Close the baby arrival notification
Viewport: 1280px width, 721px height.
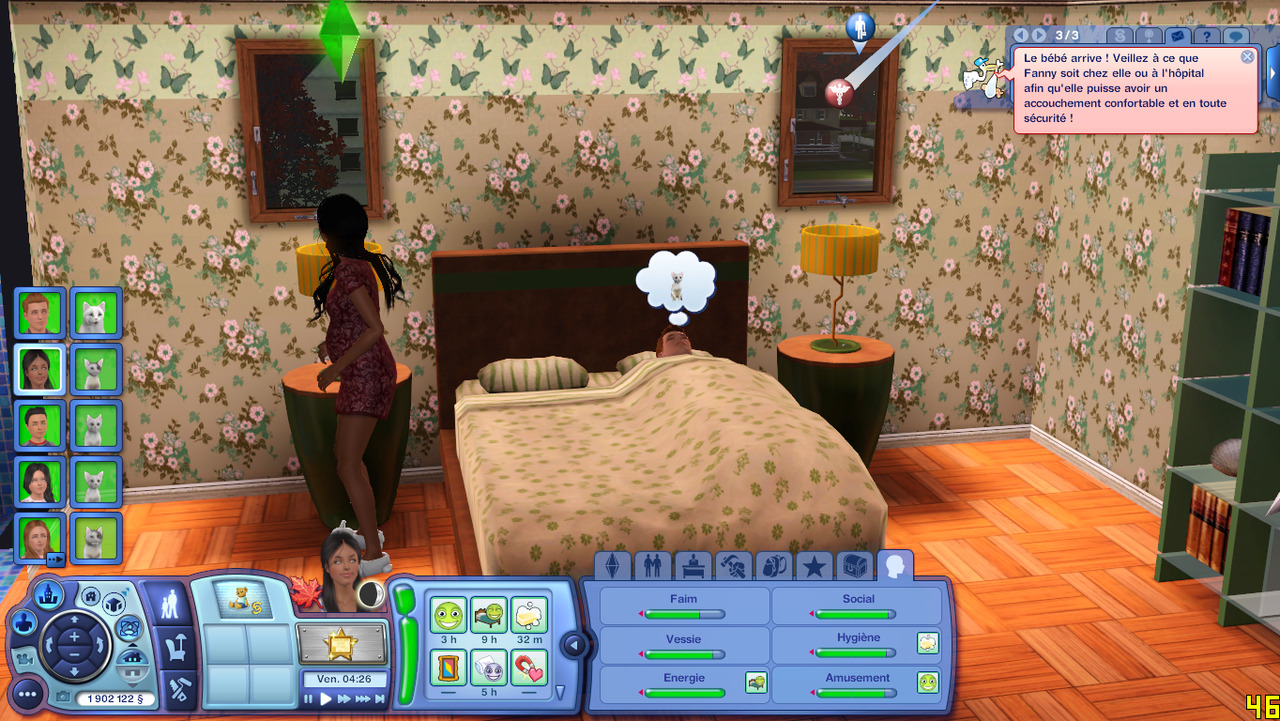tap(1247, 57)
